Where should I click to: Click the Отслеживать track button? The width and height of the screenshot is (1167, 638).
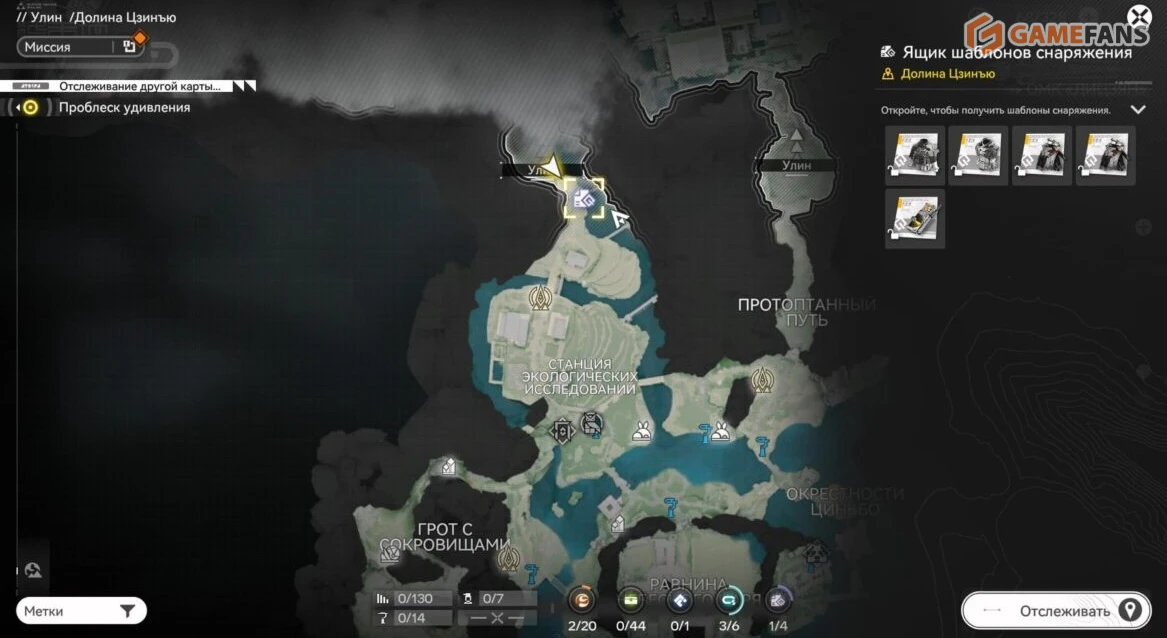(x=1056, y=611)
